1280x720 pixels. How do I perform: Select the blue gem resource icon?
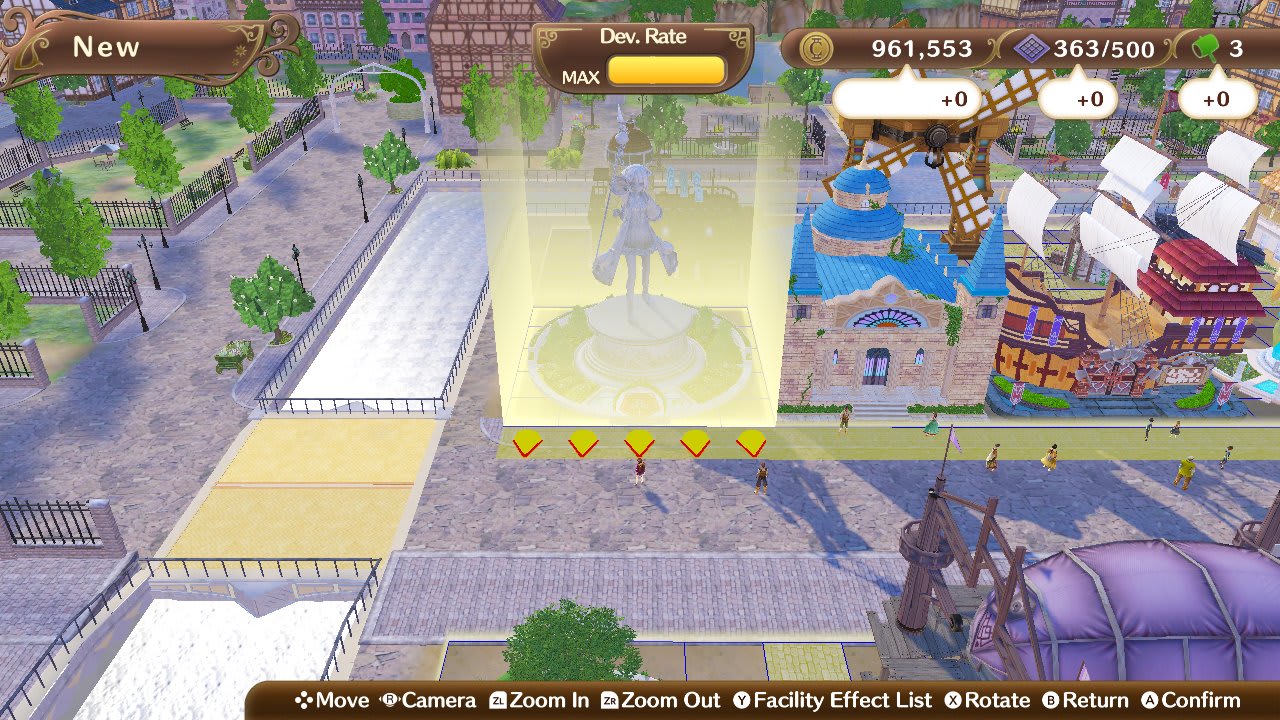pyautogui.click(x=1033, y=49)
